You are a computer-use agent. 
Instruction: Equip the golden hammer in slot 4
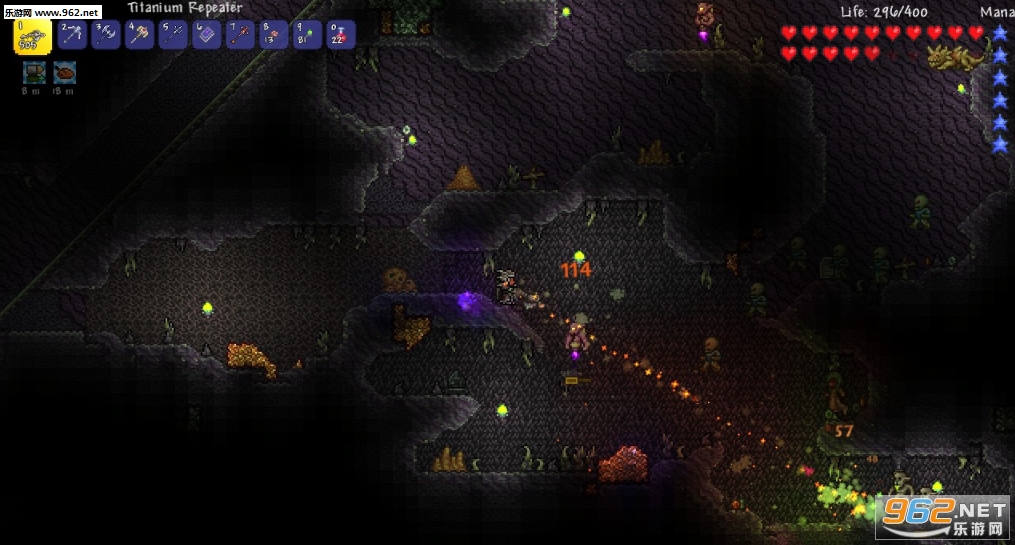click(x=139, y=35)
